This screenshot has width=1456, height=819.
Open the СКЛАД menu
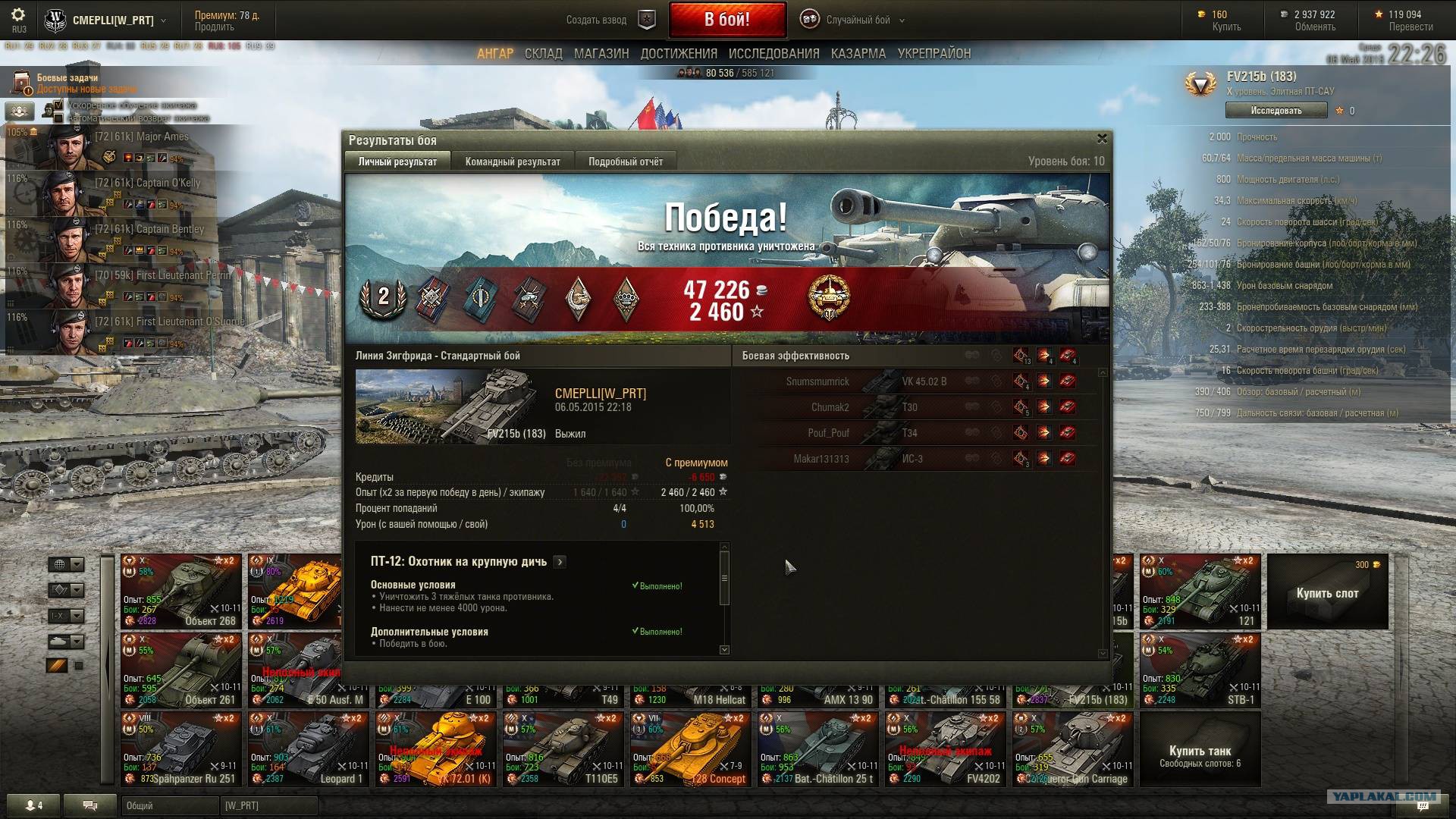click(543, 54)
